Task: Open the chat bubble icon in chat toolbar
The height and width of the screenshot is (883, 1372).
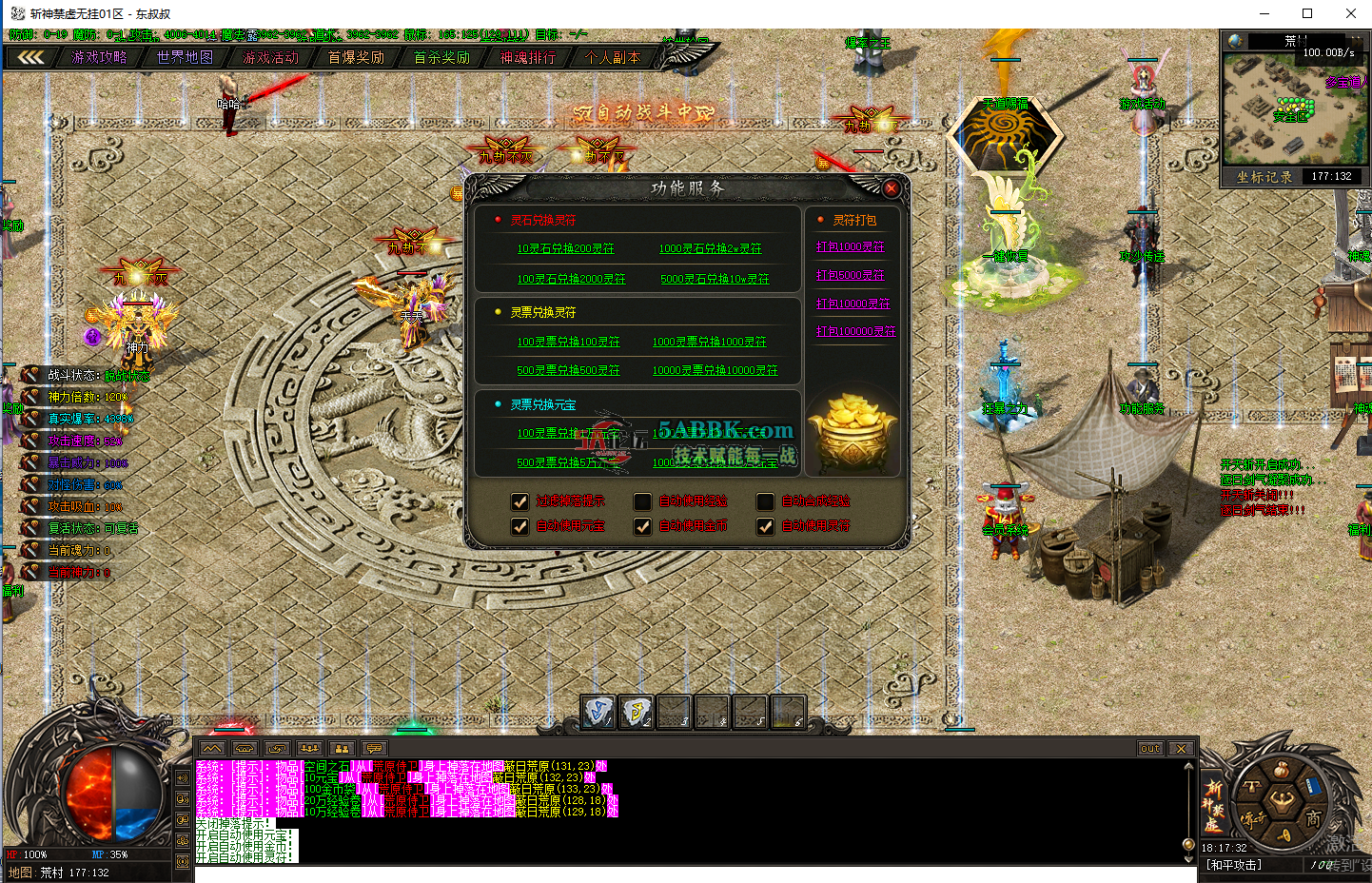Action: pyautogui.click(x=374, y=748)
